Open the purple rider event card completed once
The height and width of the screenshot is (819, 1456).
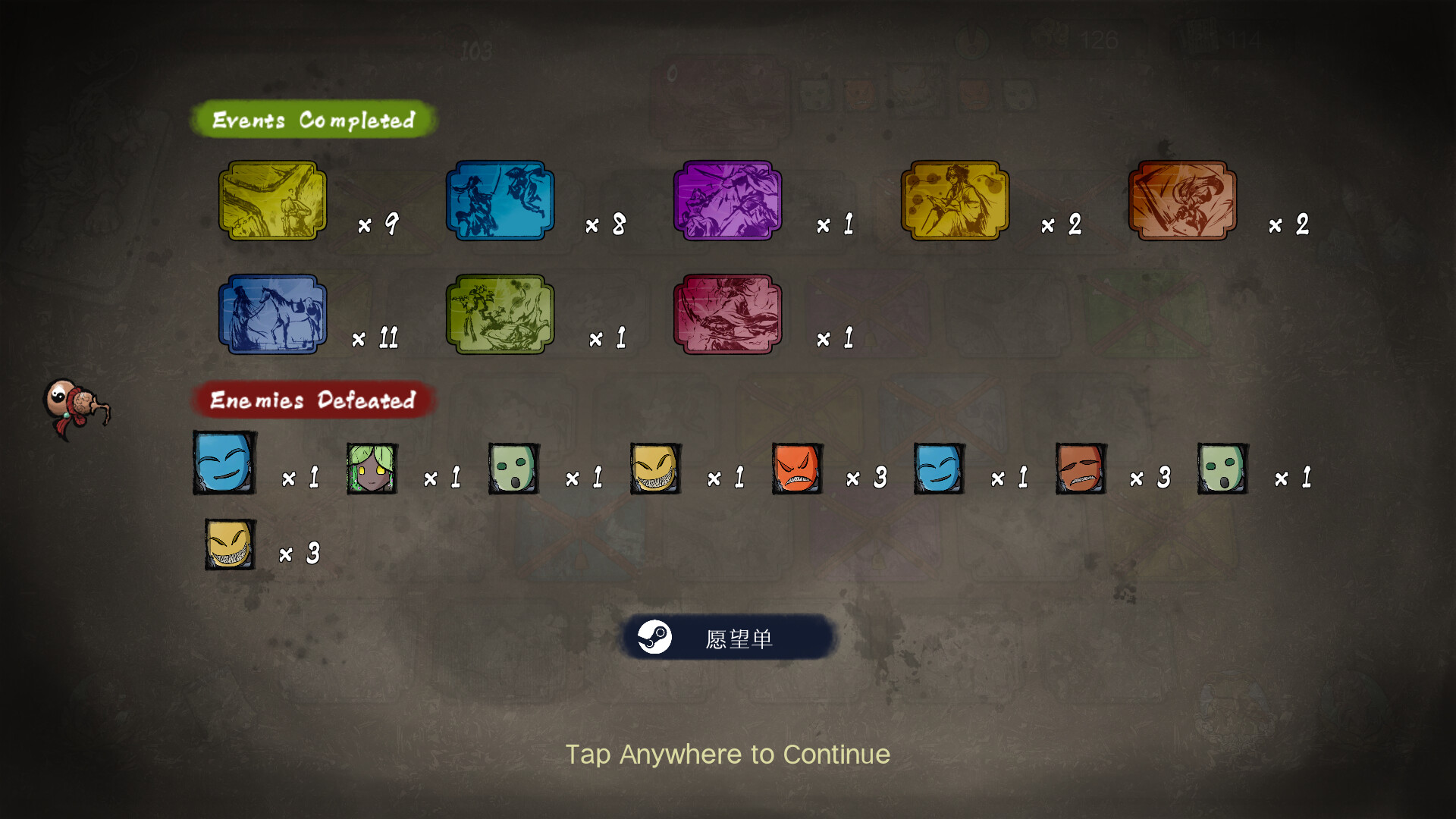(726, 201)
